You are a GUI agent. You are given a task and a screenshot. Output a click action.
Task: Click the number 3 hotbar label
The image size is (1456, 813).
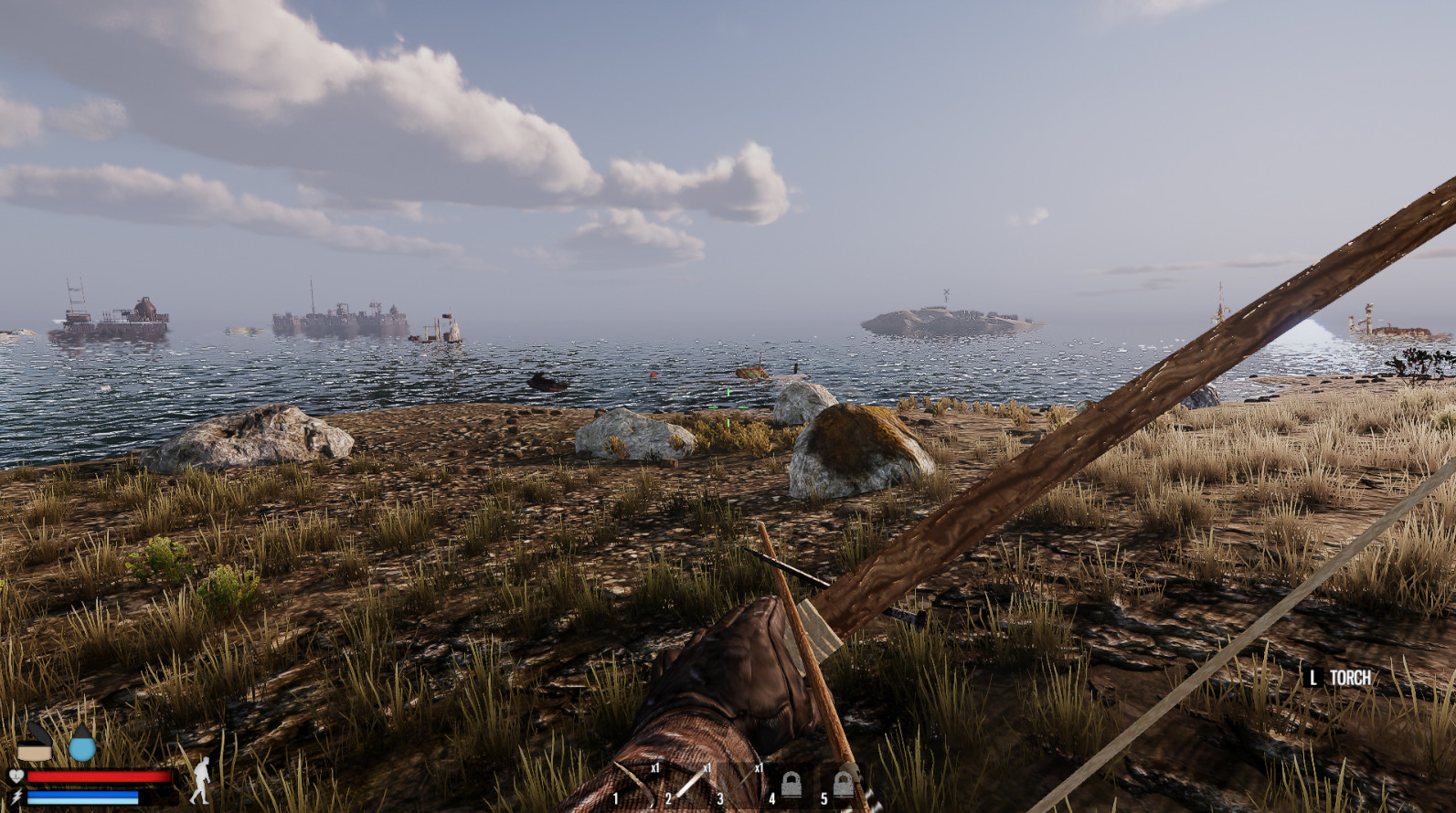[721, 798]
